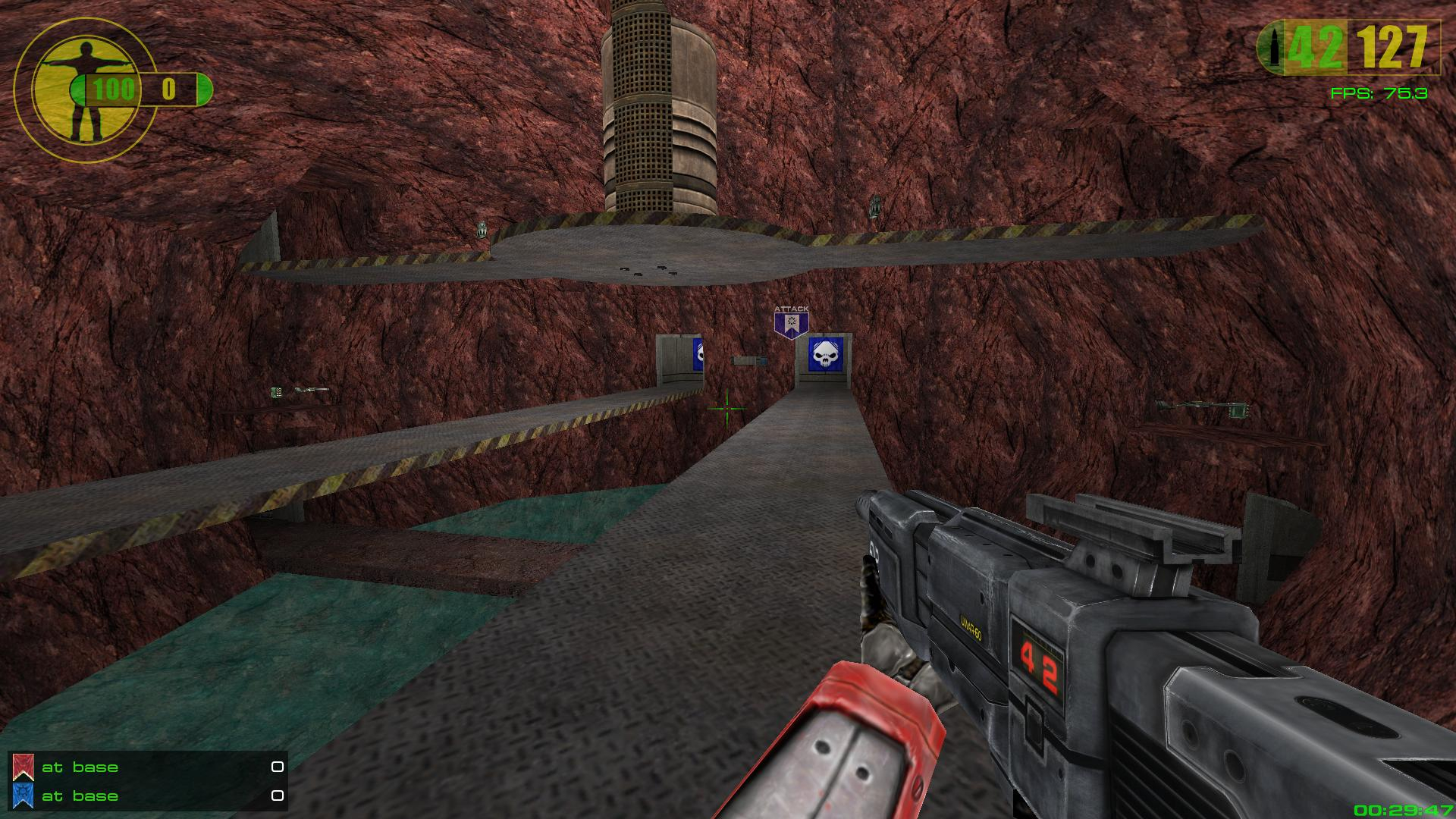Click the red team flag icon
The height and width of the screenshot is (819, 1456).
22,767
